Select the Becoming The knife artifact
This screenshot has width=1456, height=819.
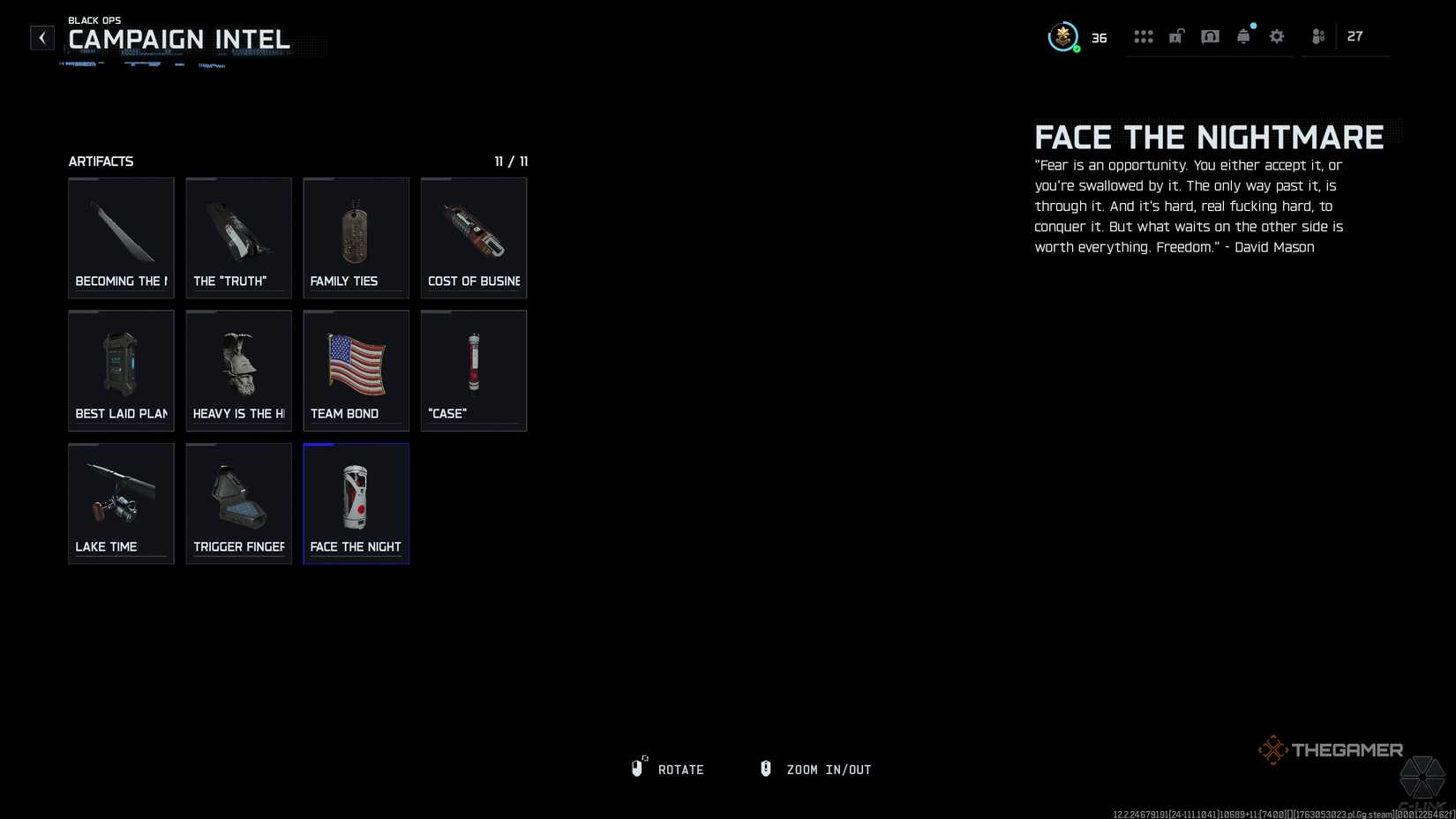click(121, 237)
